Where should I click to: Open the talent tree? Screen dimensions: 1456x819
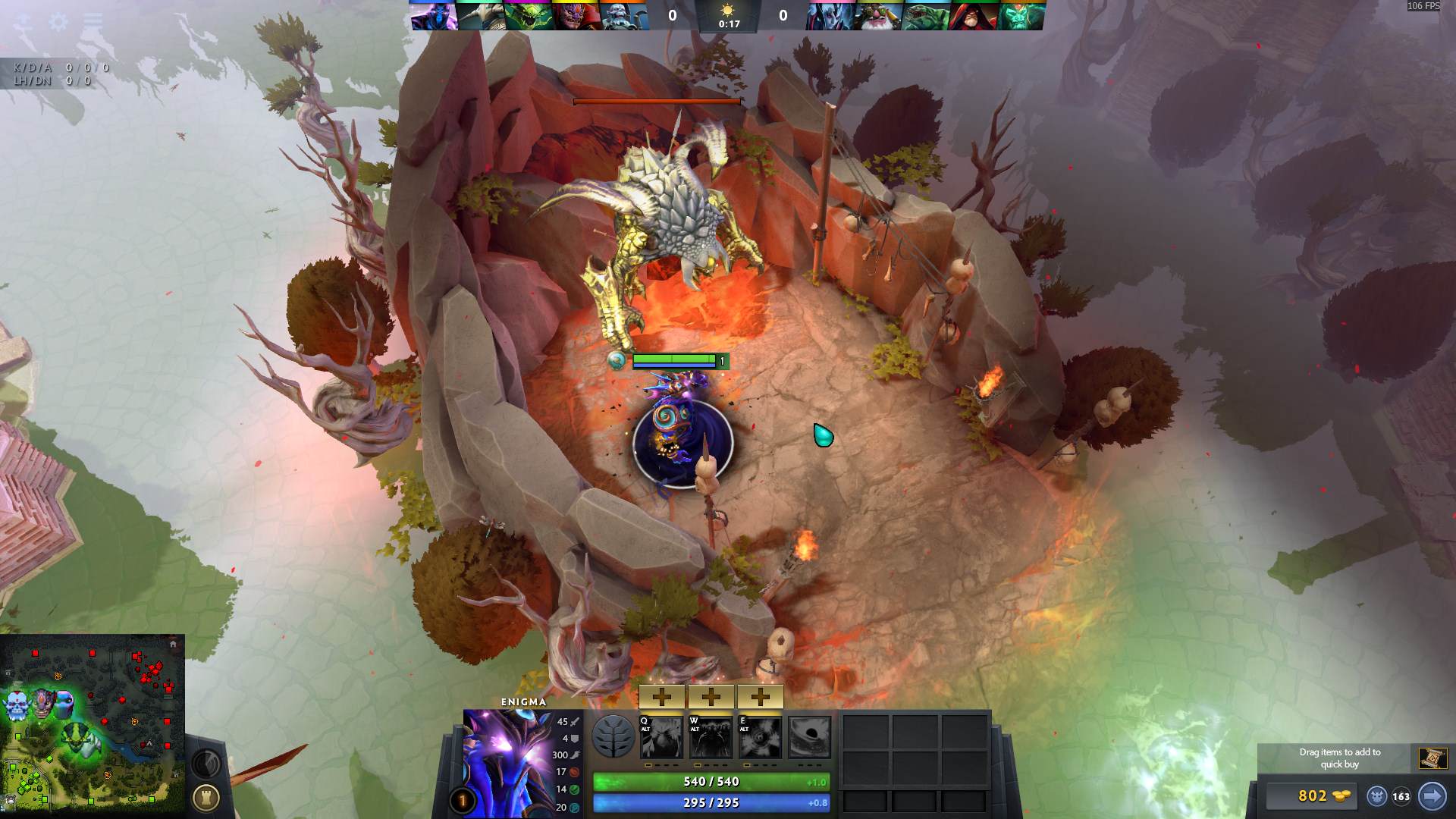click(613, 736)
